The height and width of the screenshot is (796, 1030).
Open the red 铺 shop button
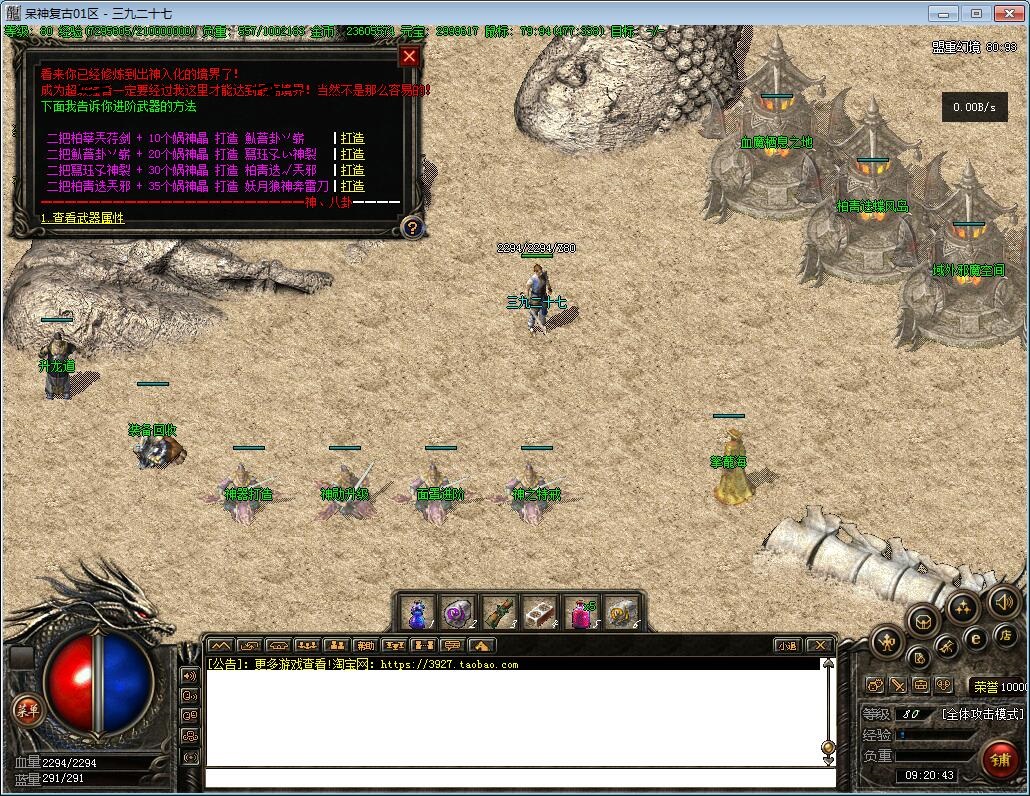[999, 760]
